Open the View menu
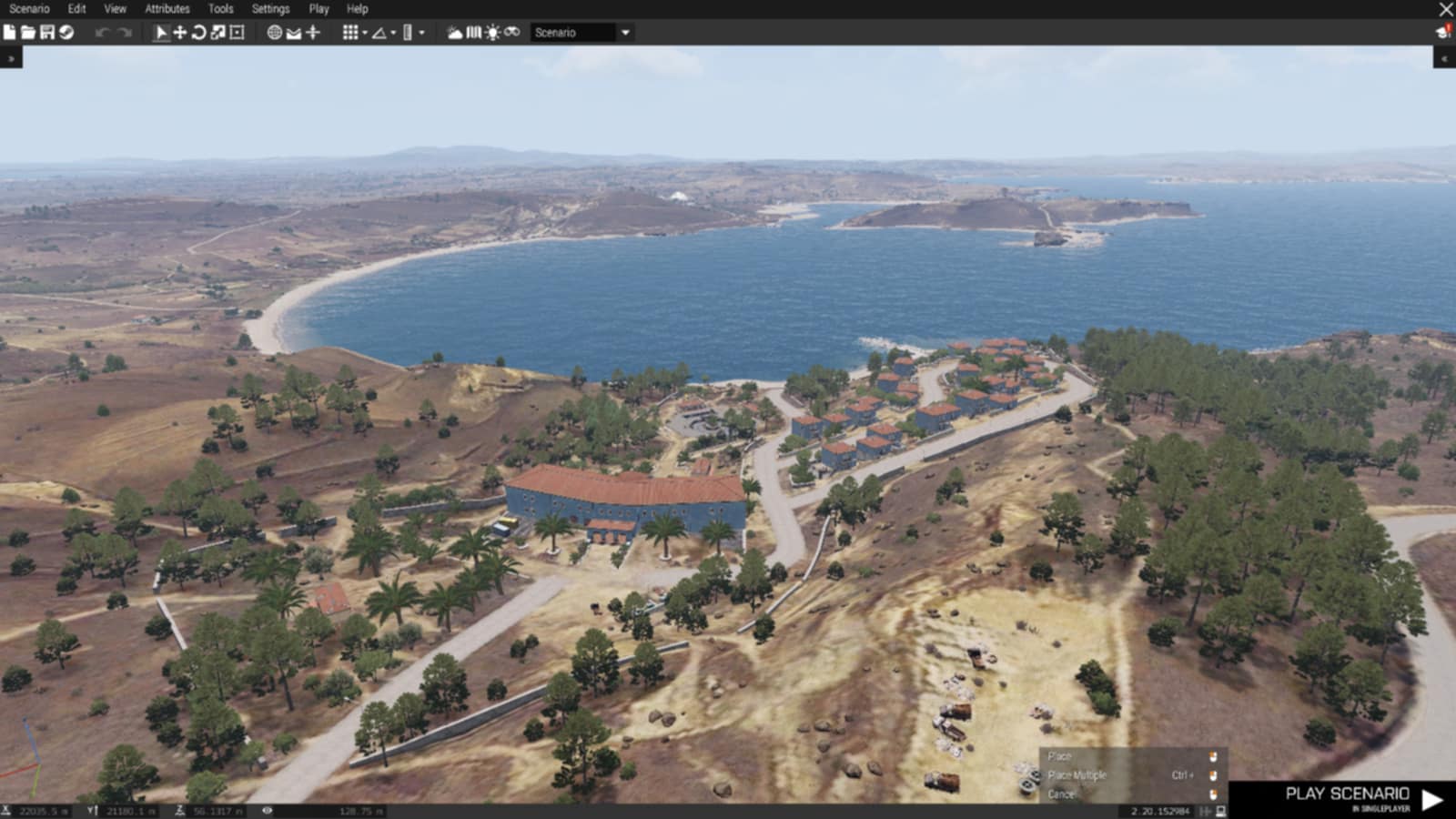 tap(115, 9)
